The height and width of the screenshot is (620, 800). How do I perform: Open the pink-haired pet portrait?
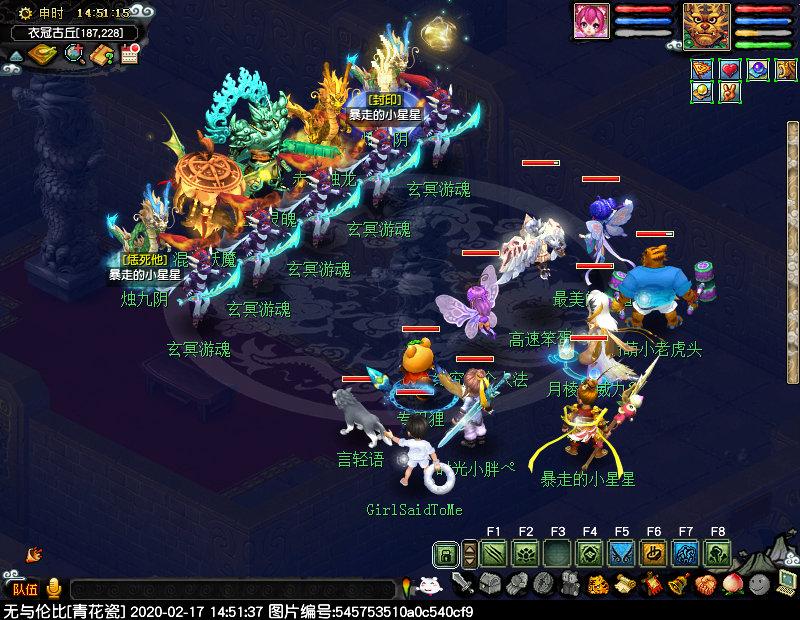[591, 21]
